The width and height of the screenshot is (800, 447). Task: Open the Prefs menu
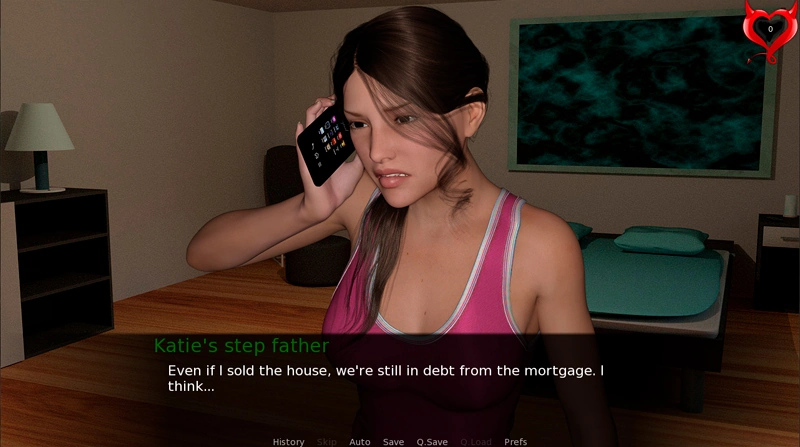515,441
